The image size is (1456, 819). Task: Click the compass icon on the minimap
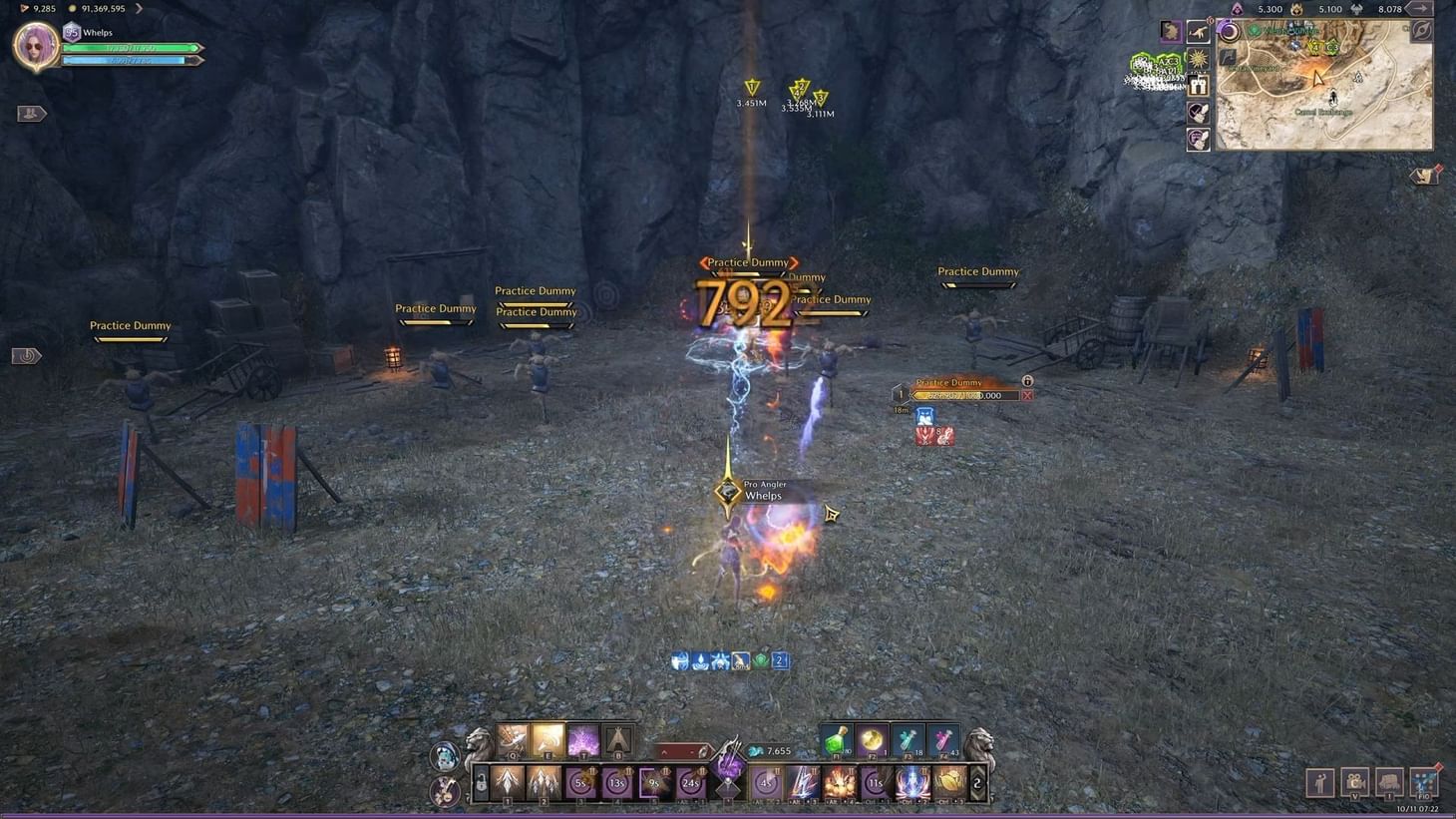[x=1421, y=30]
